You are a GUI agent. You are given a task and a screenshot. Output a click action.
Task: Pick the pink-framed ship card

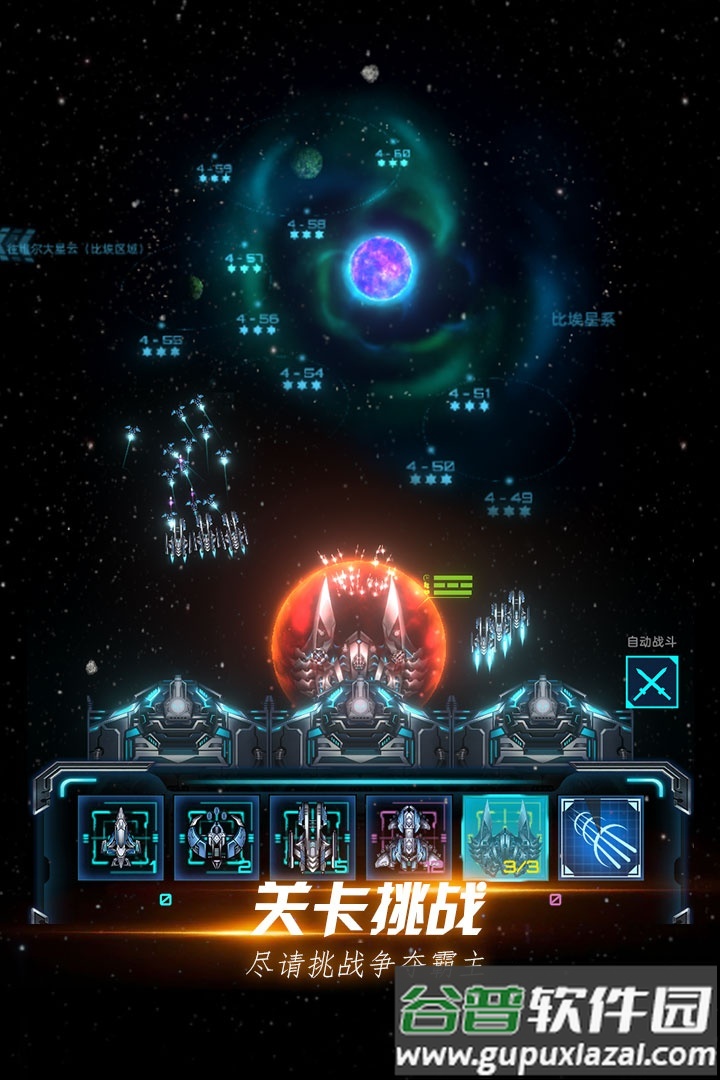[x=408, y=838]
